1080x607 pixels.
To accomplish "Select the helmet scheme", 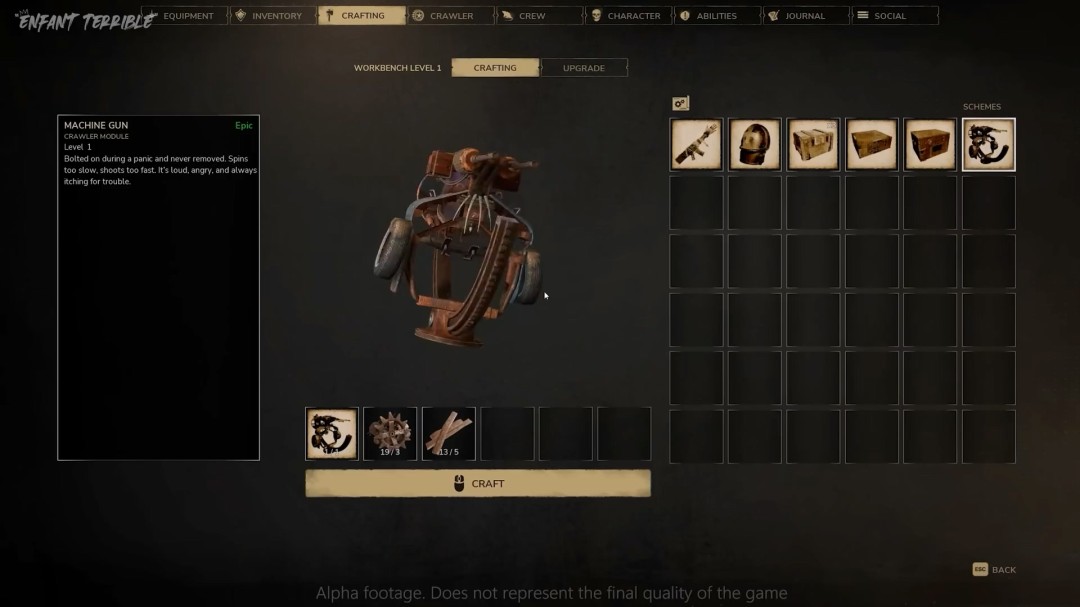I will coord(754,145).
